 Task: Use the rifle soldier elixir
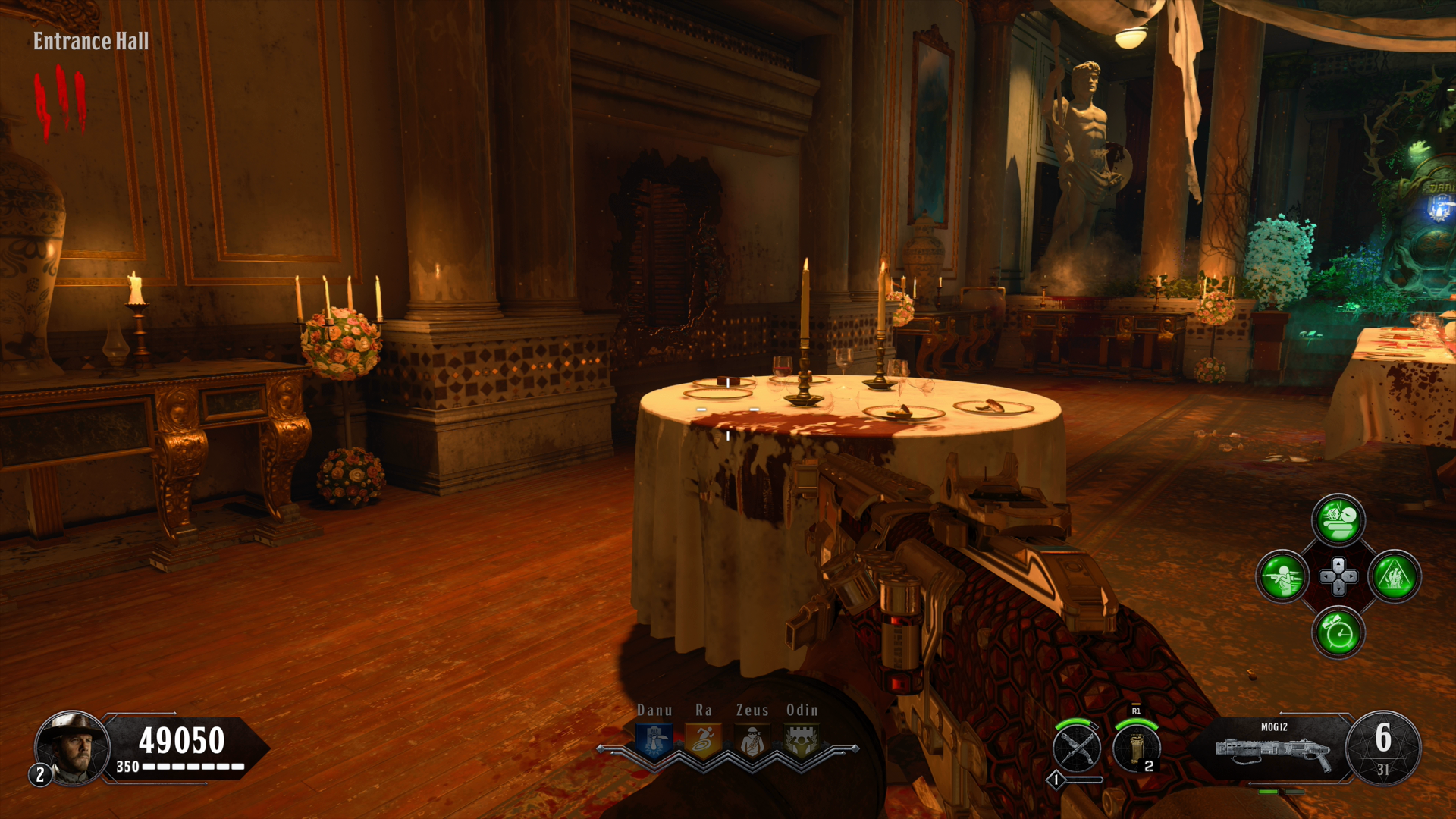(1282, 576)
